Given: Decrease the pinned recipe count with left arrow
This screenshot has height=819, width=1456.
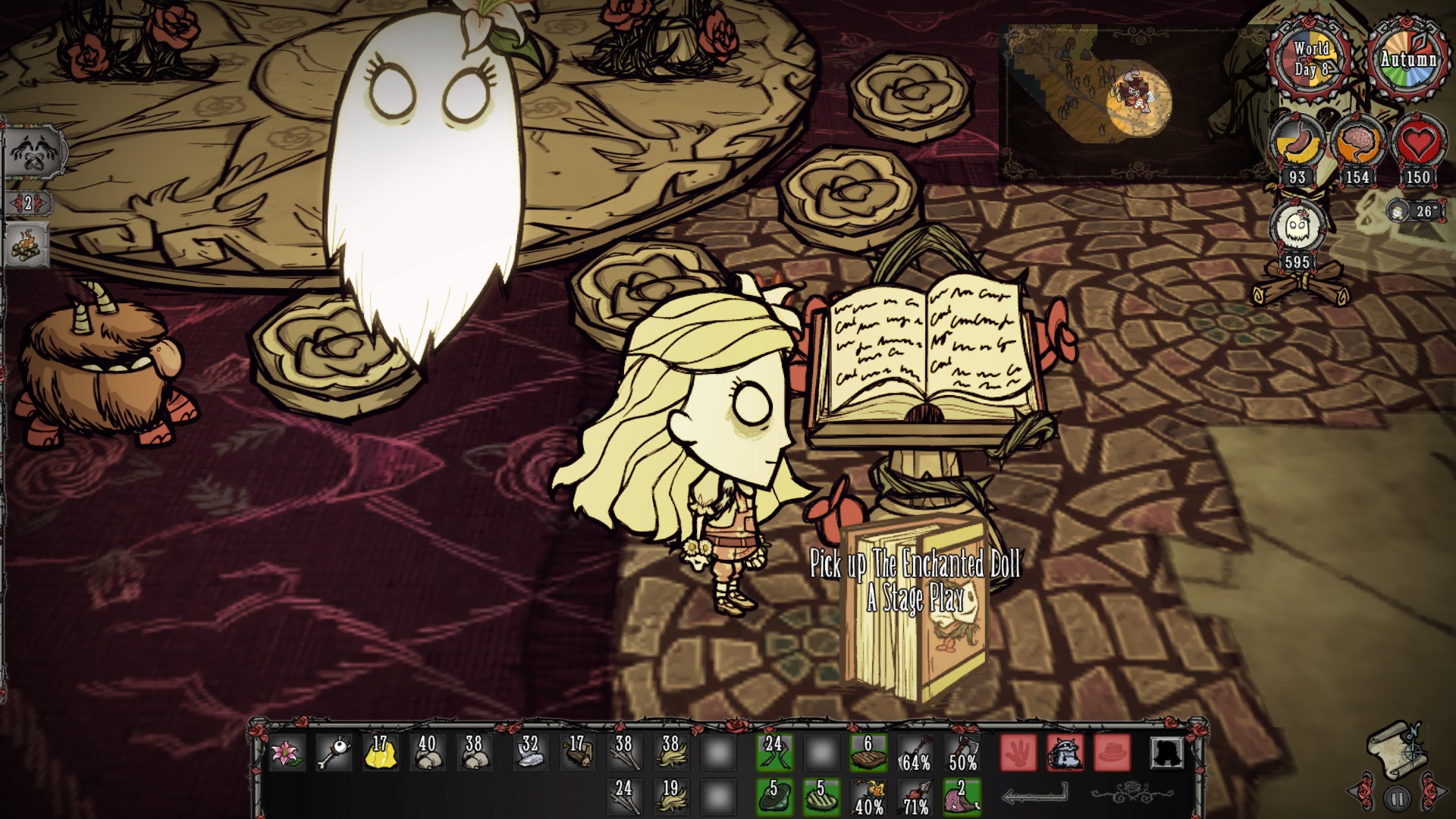Looking at the screenshot, I should [14, 202].
